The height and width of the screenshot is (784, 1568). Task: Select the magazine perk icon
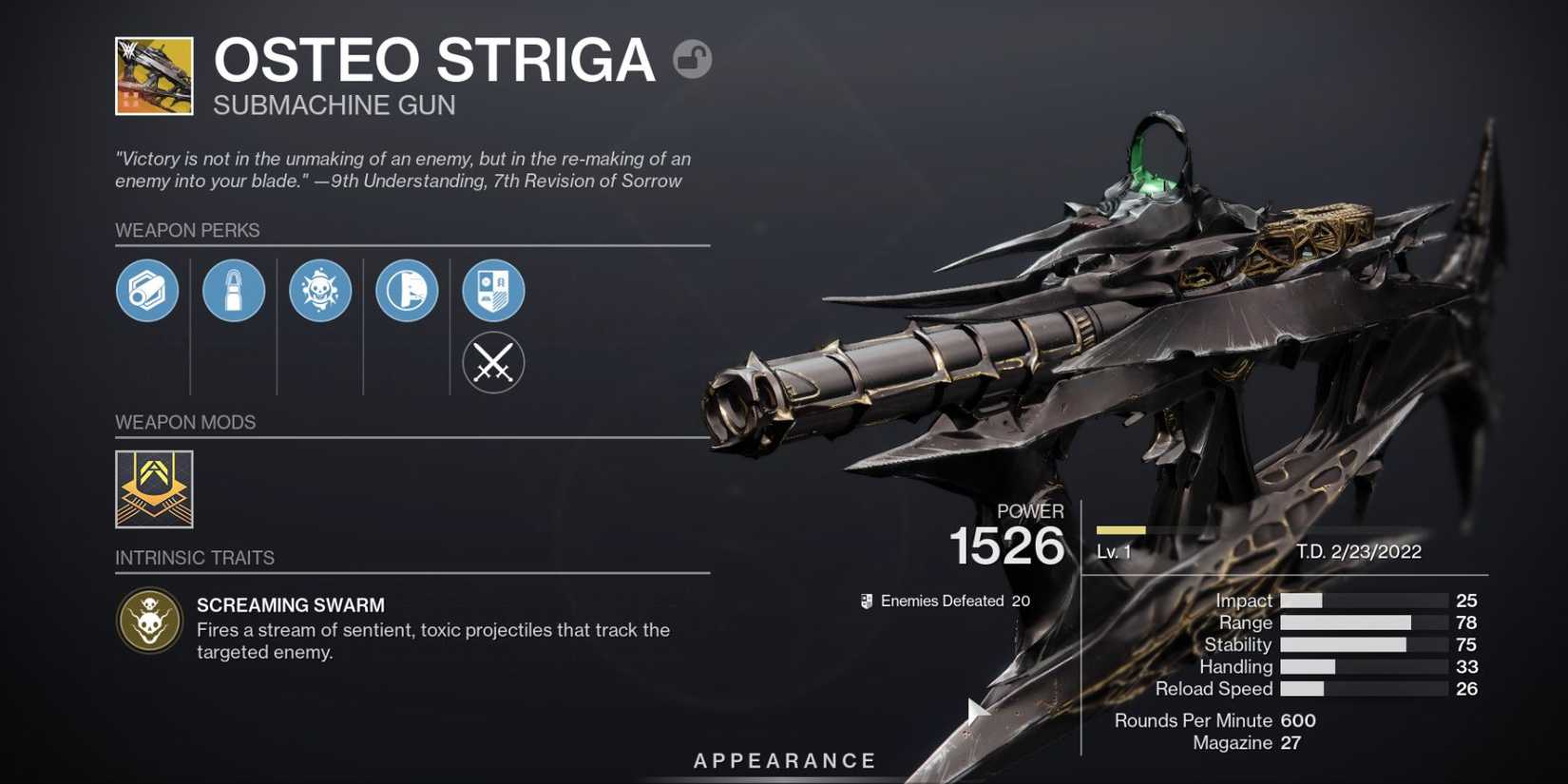[234, 291]
